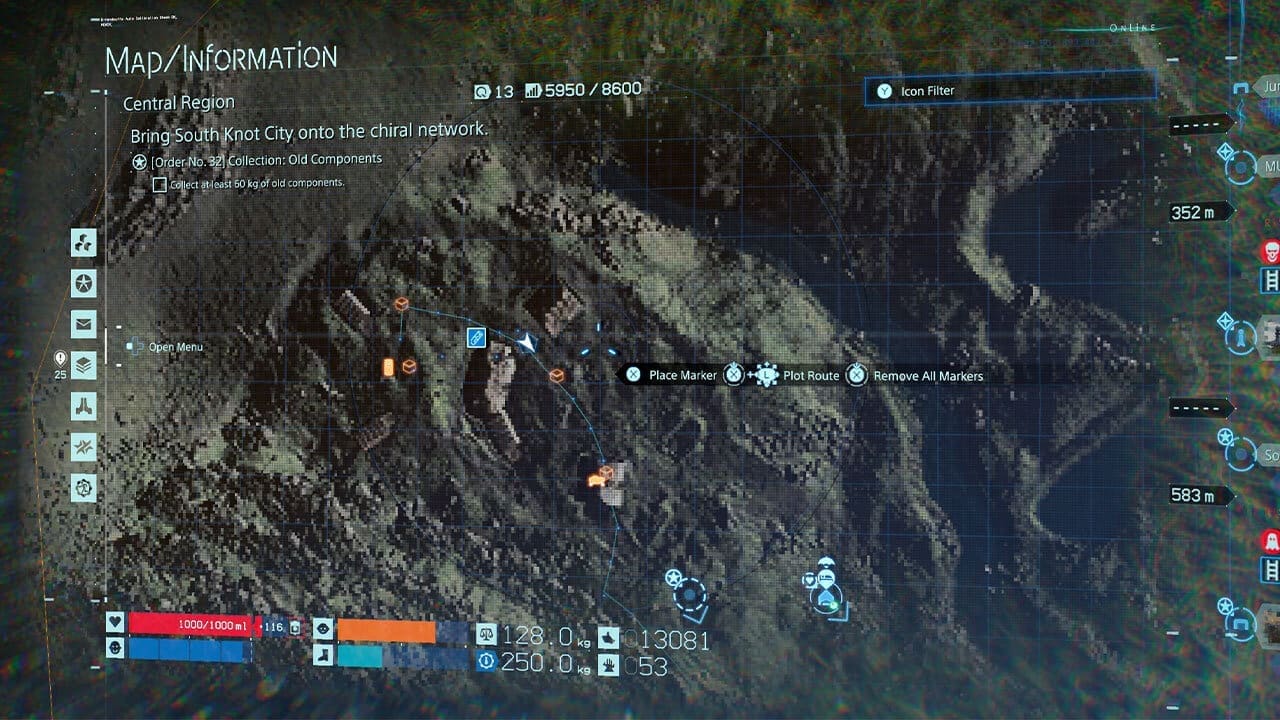The width and height of the screenshot is (1280, 720).
Task: Open the gear icon at sidebar bottom
Action: point(83,489)
